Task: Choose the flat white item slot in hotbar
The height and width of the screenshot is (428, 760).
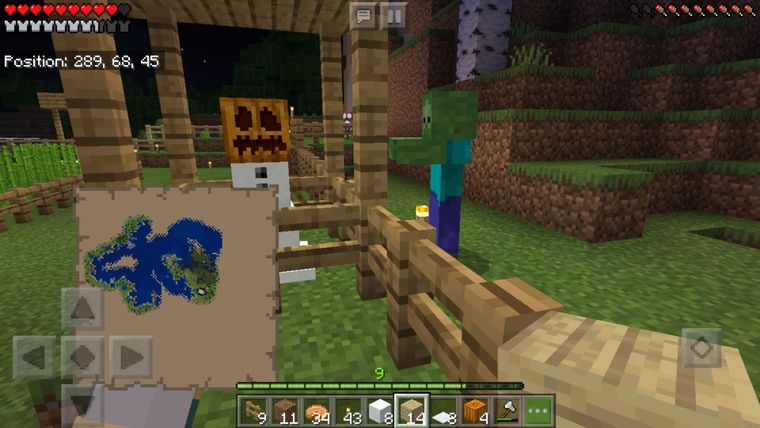Action: point(444,410)
